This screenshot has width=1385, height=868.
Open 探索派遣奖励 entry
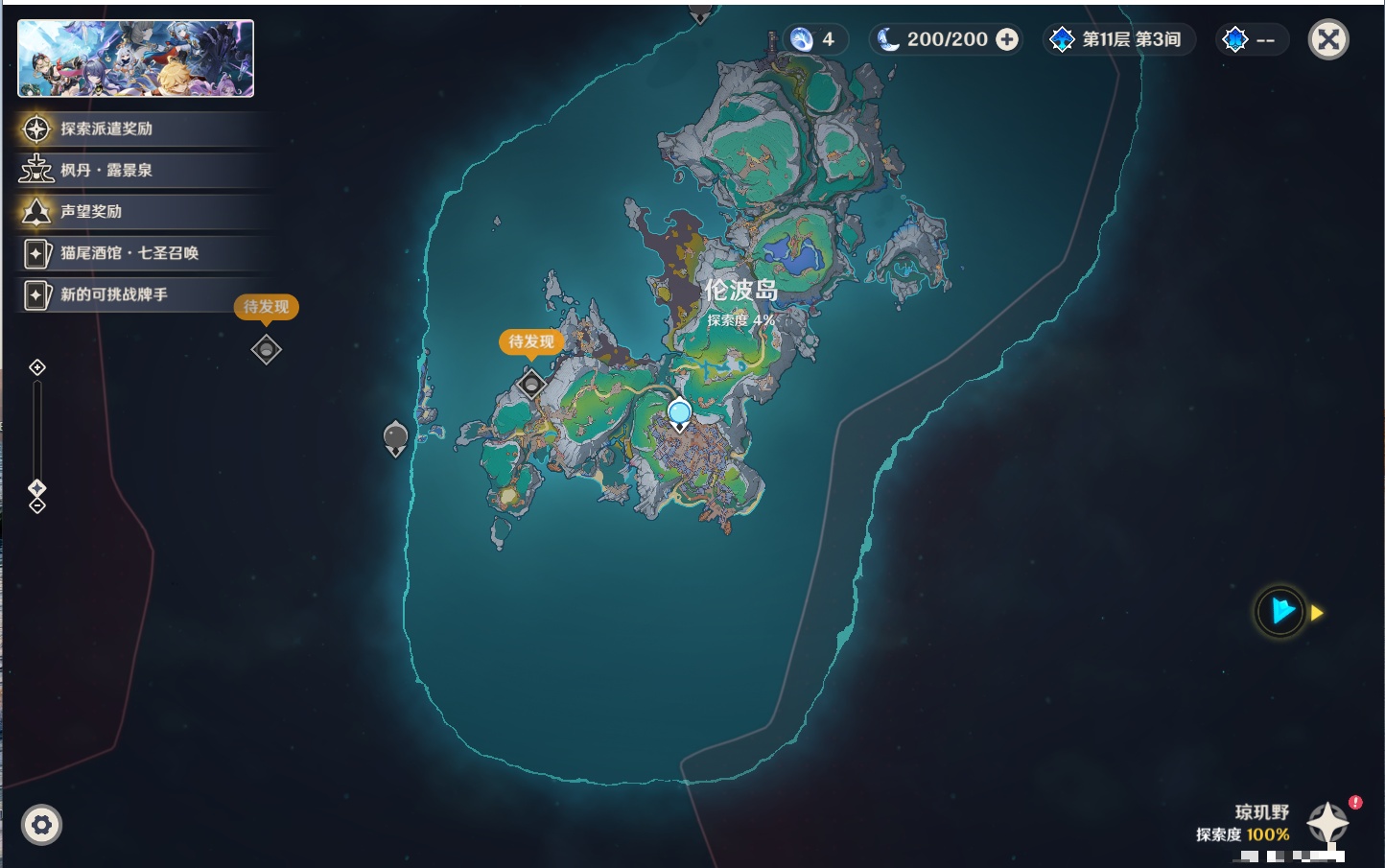click(106, 129)
